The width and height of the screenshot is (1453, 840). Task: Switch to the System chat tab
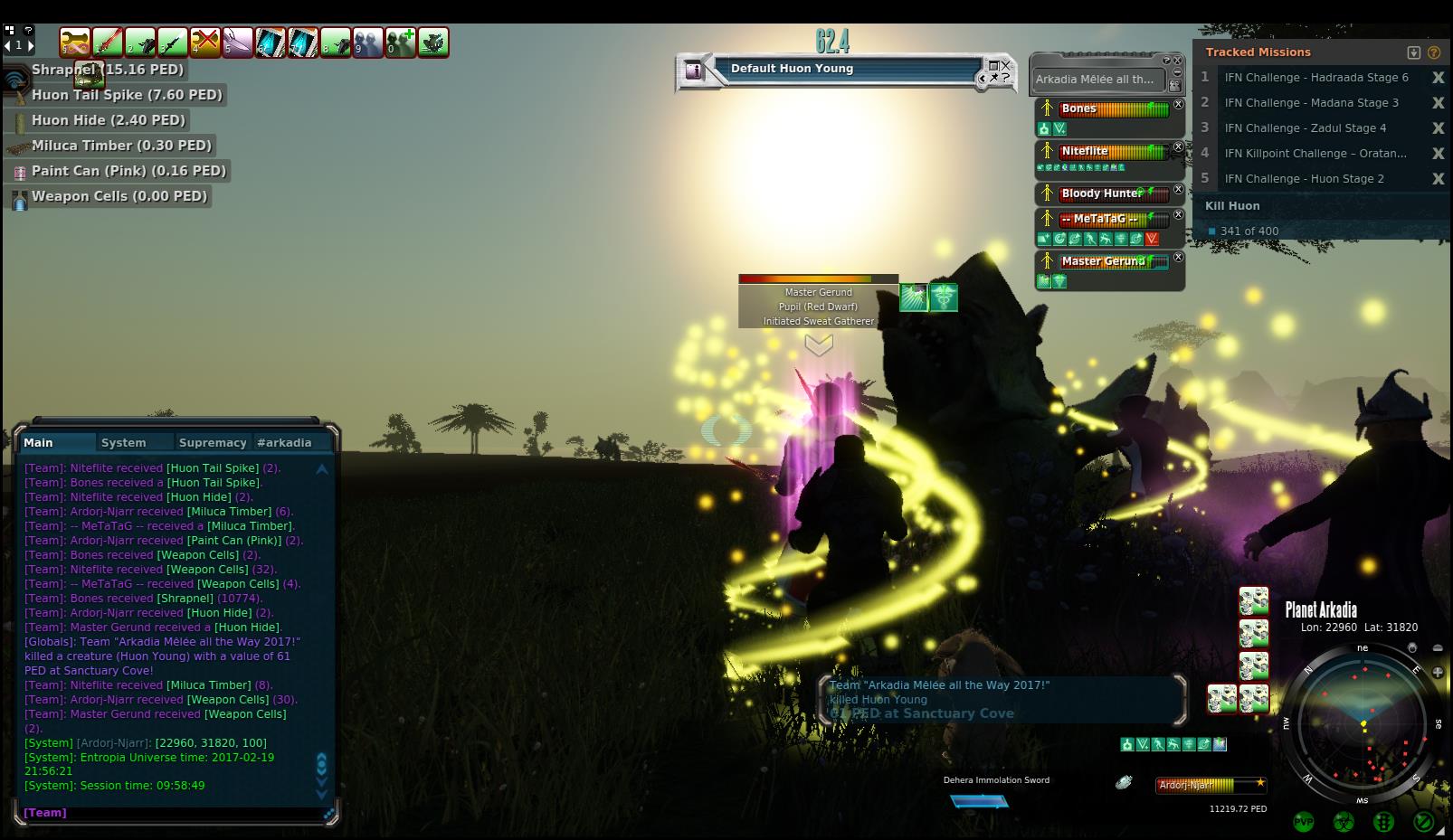point(124,442)
